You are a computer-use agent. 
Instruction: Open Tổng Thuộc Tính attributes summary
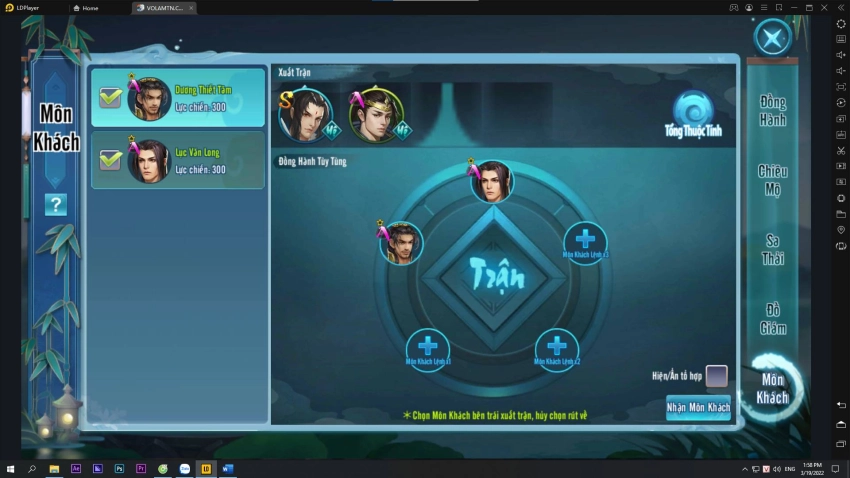[x=693, y=114]
